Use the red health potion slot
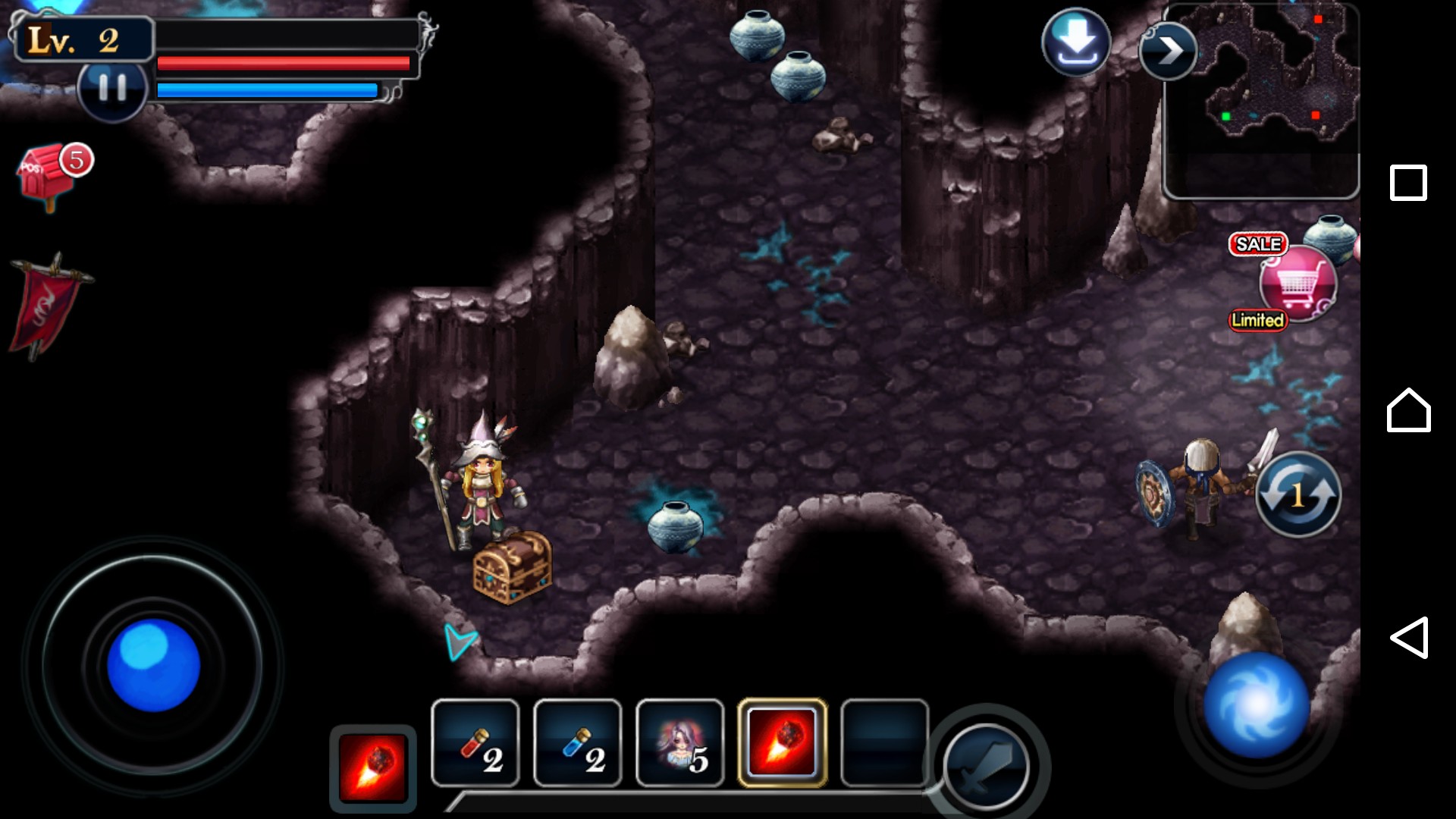This screenshot has height=819, width=1456. pos(475,743)
